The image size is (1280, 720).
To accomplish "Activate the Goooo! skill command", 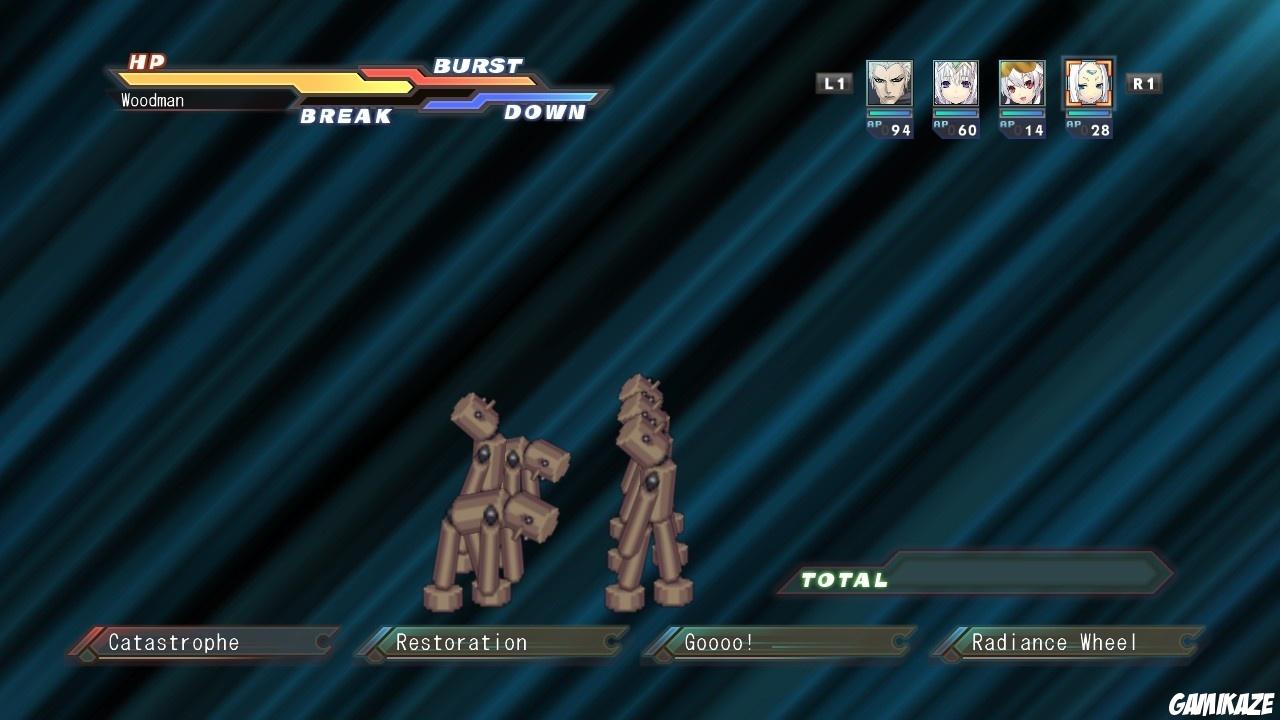I will pyautogui.click(x=720, y=643).
